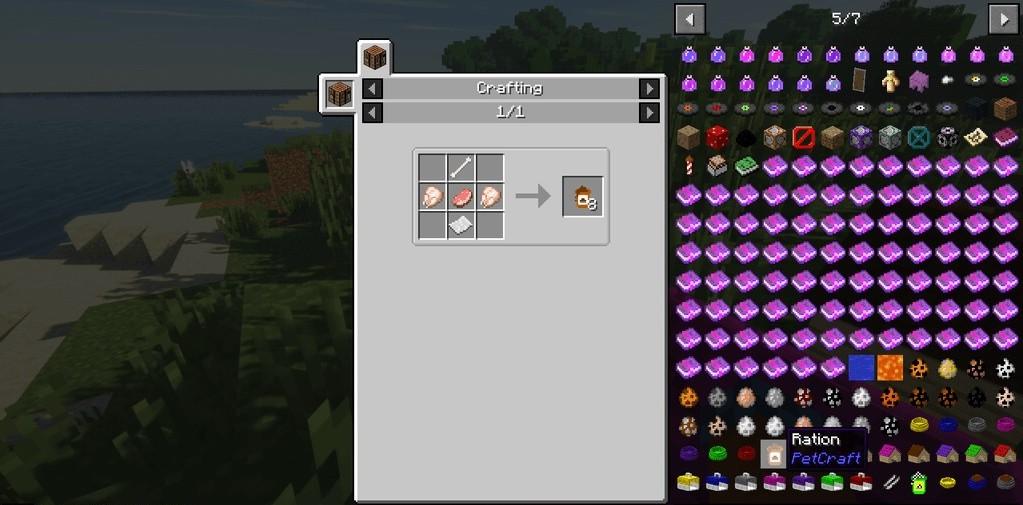Select the blue water block in the item list
This screenshot has height=505, width=1023.
861,369
